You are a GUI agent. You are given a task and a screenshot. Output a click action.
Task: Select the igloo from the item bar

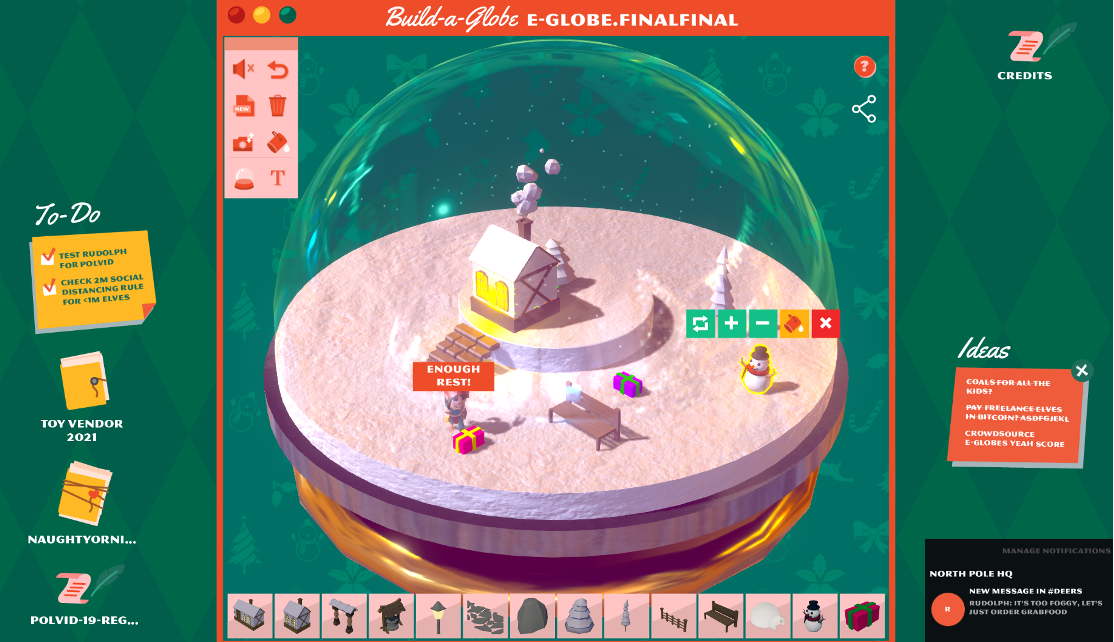click(x=768, y=616)
